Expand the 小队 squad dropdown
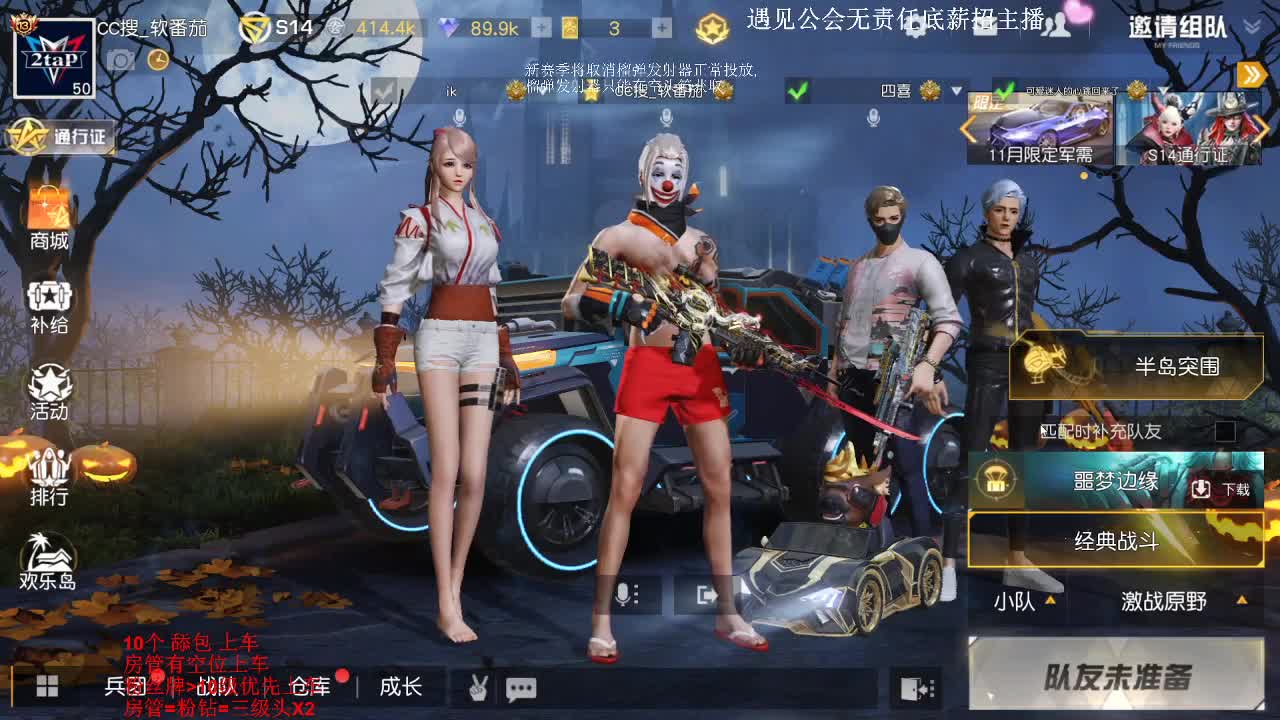The image size is (1280, 720). [1020, 602]
